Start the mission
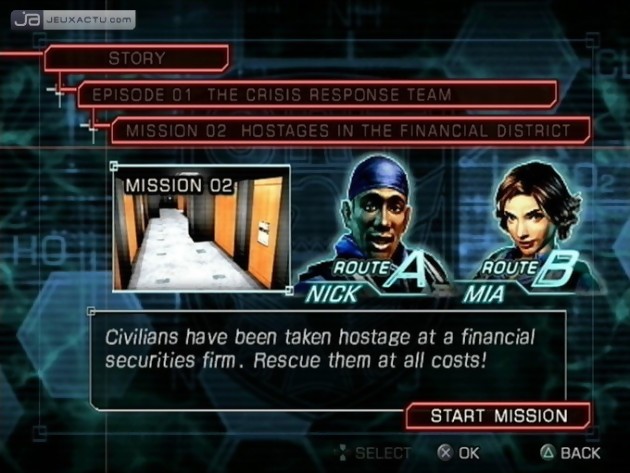This screenshot has height=473, width=630. point(498,416)
